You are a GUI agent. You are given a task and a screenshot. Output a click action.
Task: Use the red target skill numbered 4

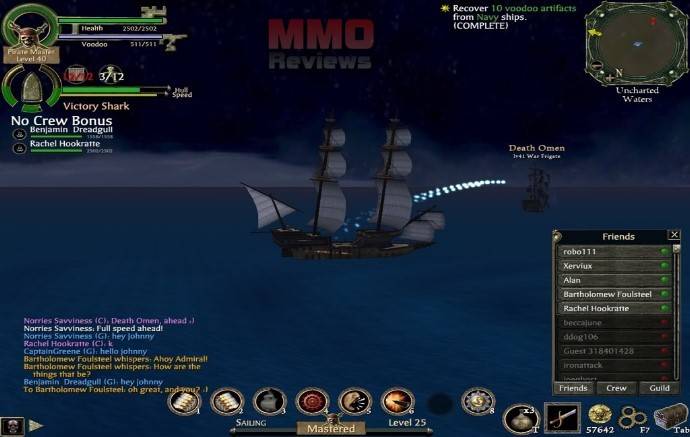[x=310, y=402]
